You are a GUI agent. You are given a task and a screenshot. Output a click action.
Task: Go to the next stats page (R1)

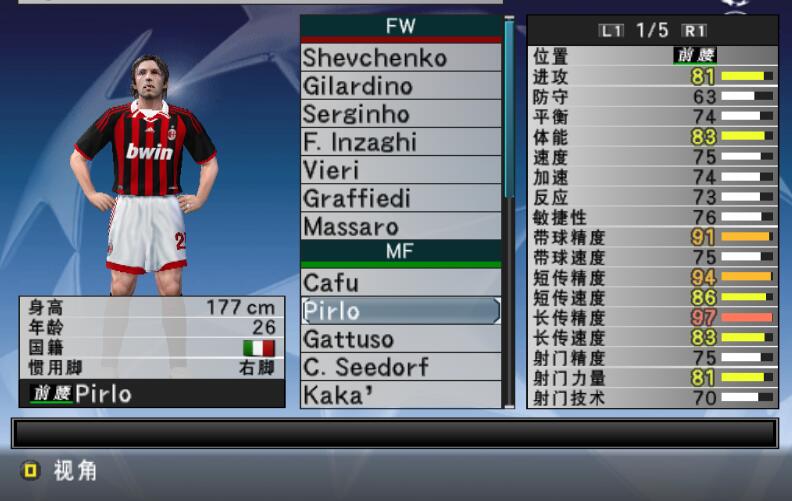click(x=694, y=31)
